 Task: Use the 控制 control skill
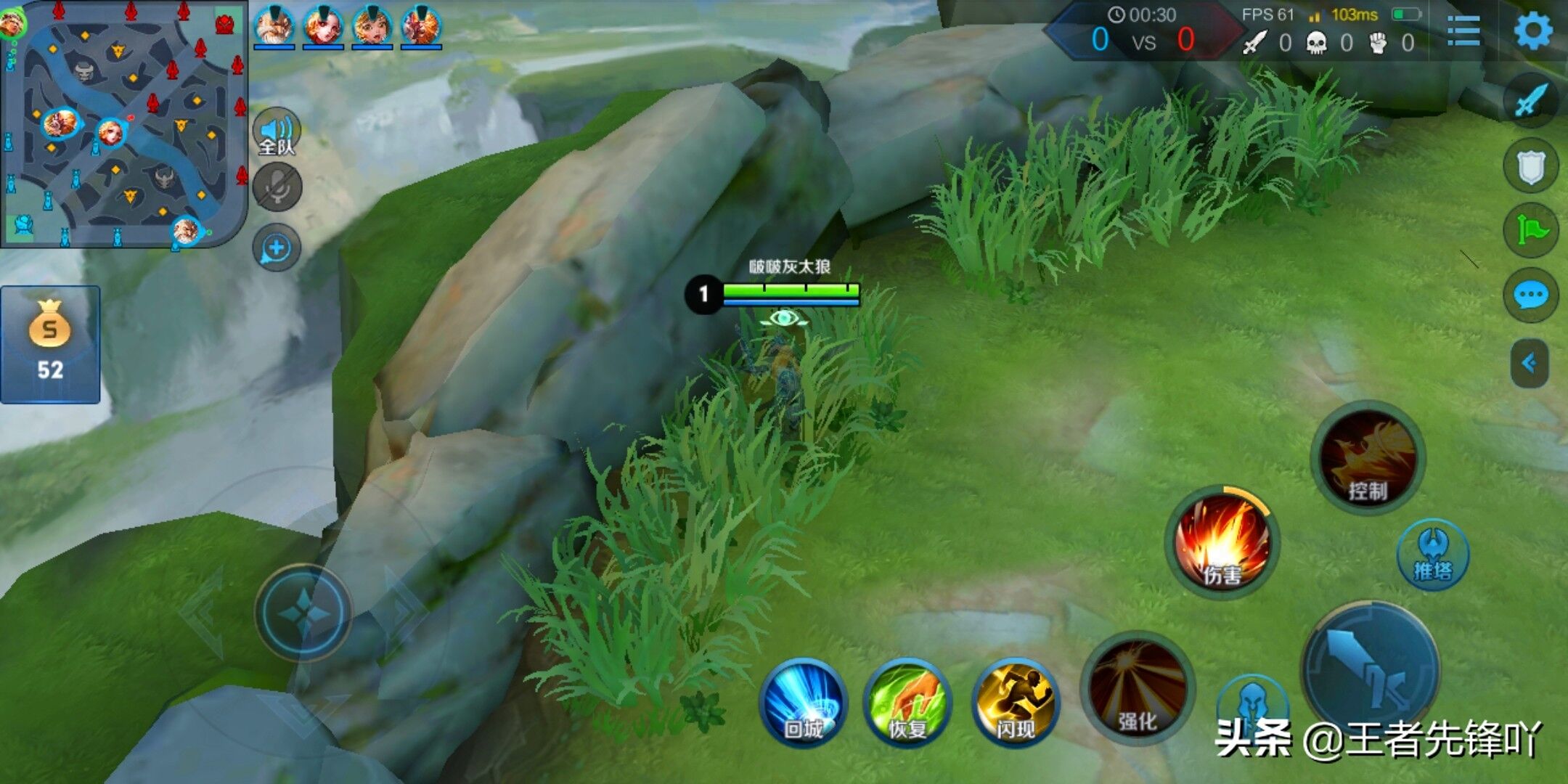click(1368, 457)
